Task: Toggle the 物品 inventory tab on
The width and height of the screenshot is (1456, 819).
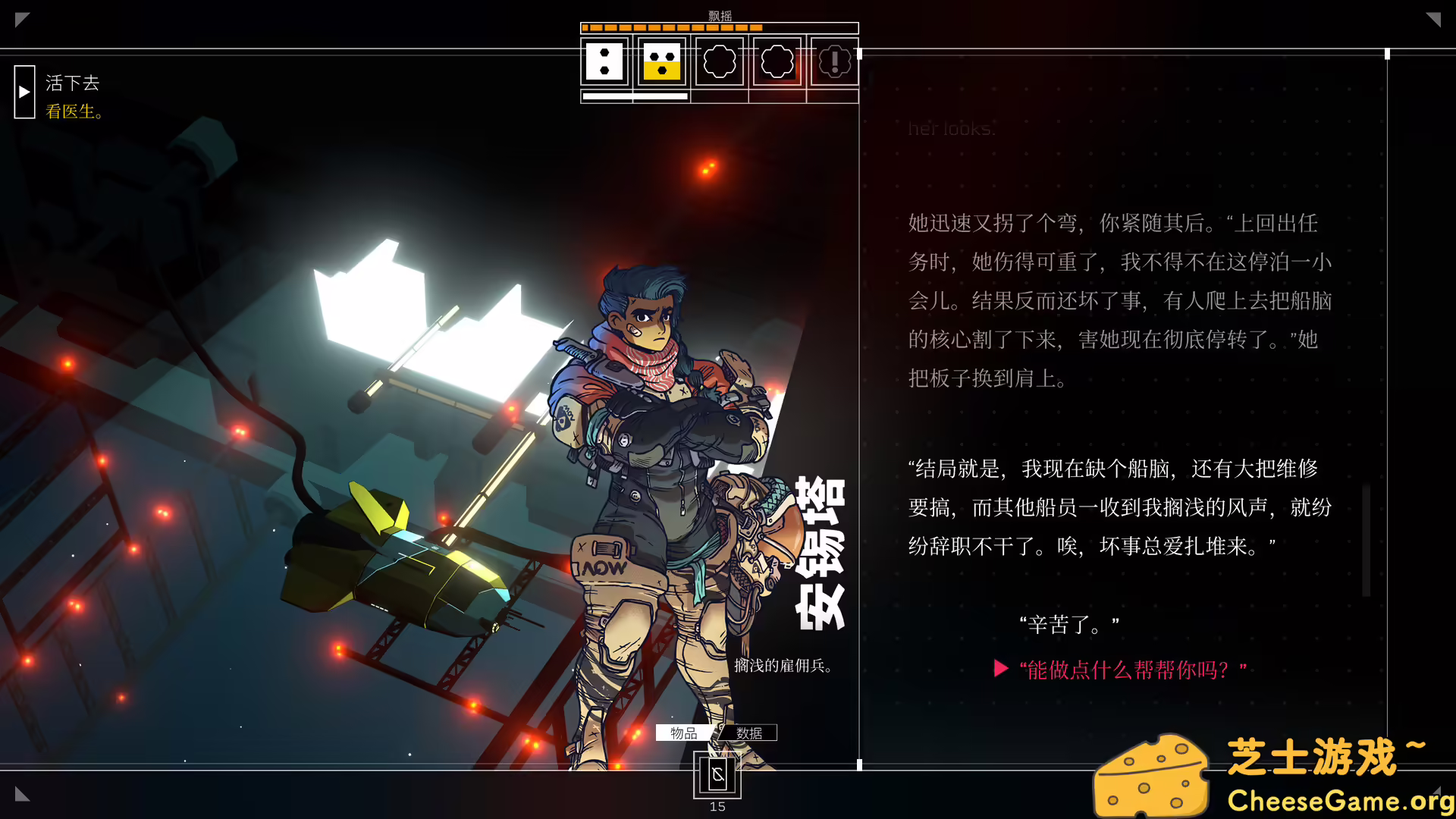Action: (x=682, y=733)
